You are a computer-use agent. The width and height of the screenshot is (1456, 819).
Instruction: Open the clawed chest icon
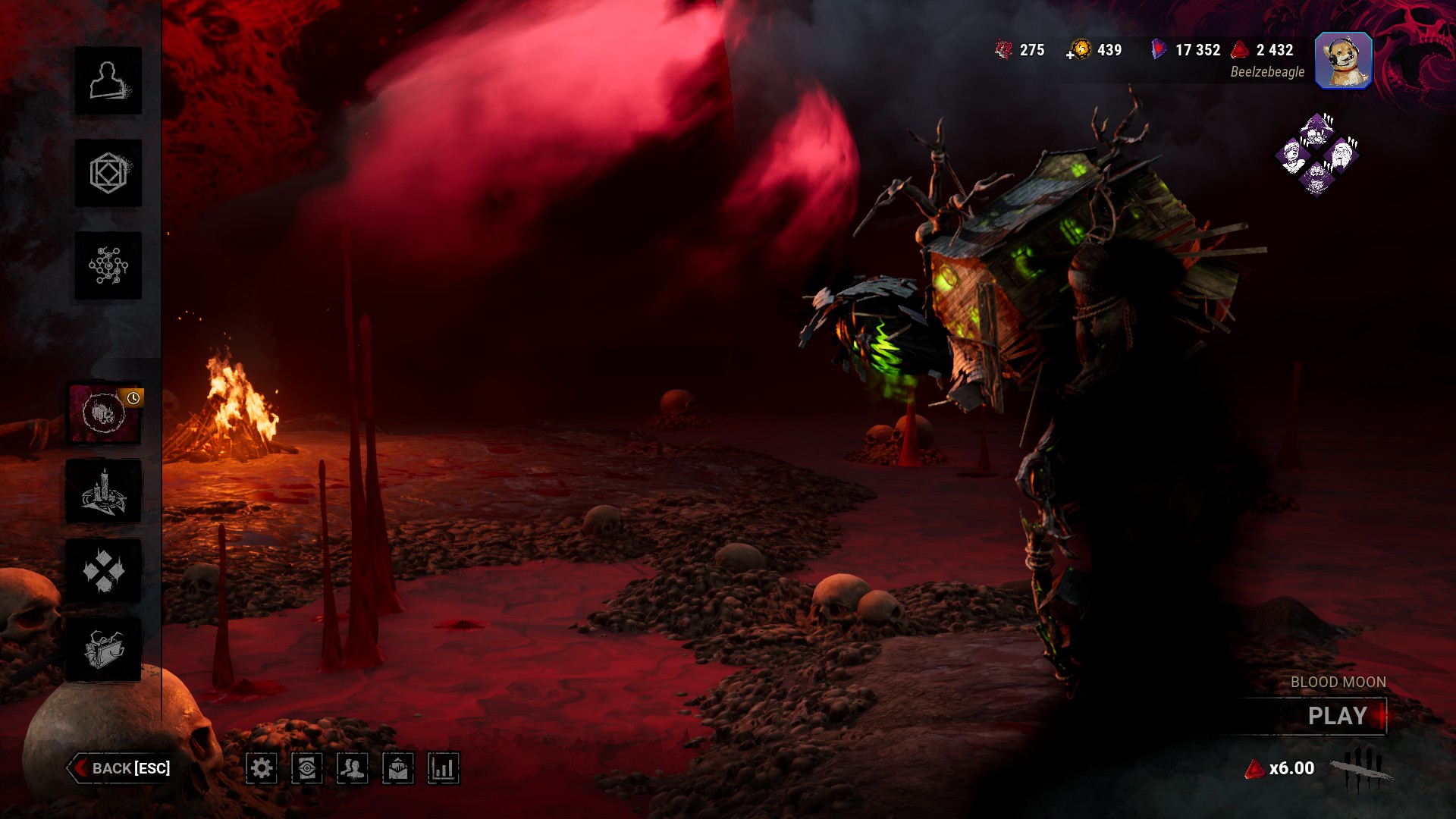(104, 649)
